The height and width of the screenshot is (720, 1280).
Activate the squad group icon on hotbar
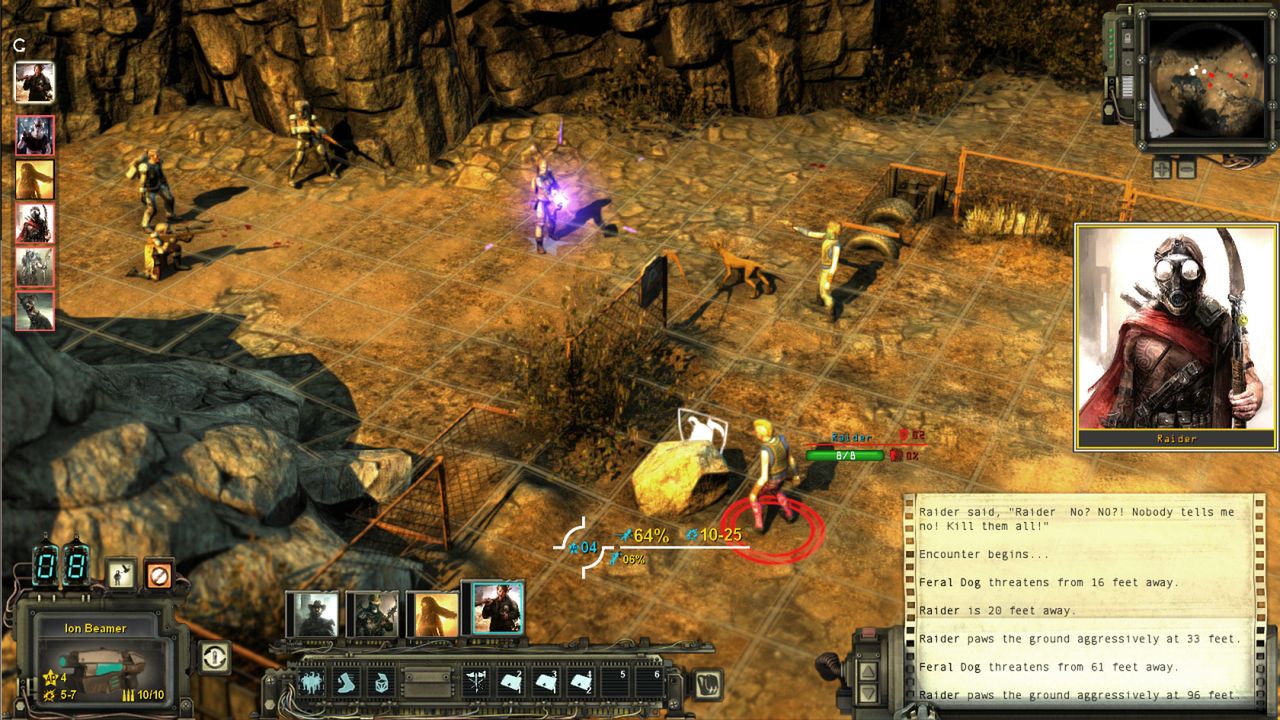pos(312,683)
